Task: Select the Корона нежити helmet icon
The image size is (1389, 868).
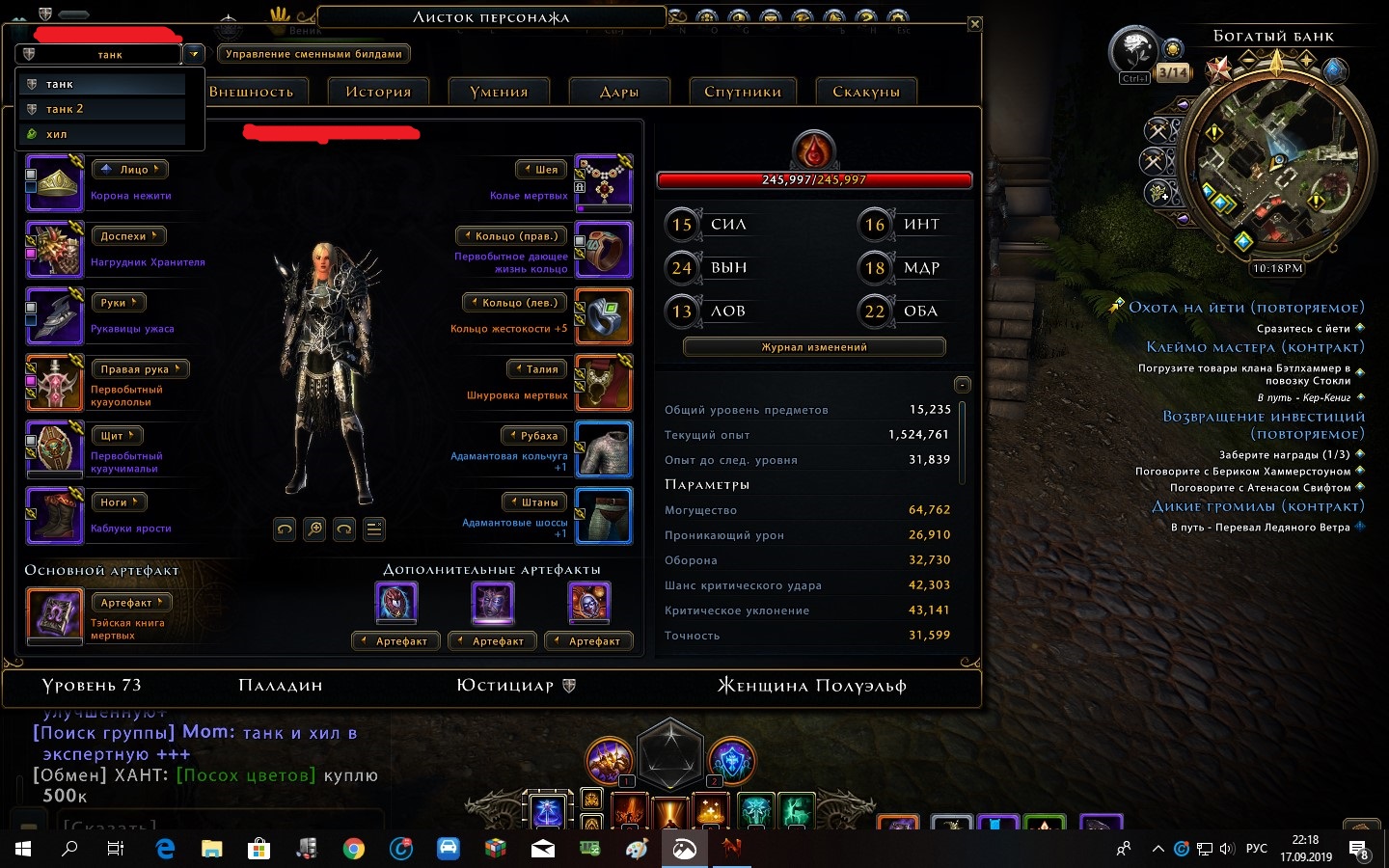Action: pos(54,183)
